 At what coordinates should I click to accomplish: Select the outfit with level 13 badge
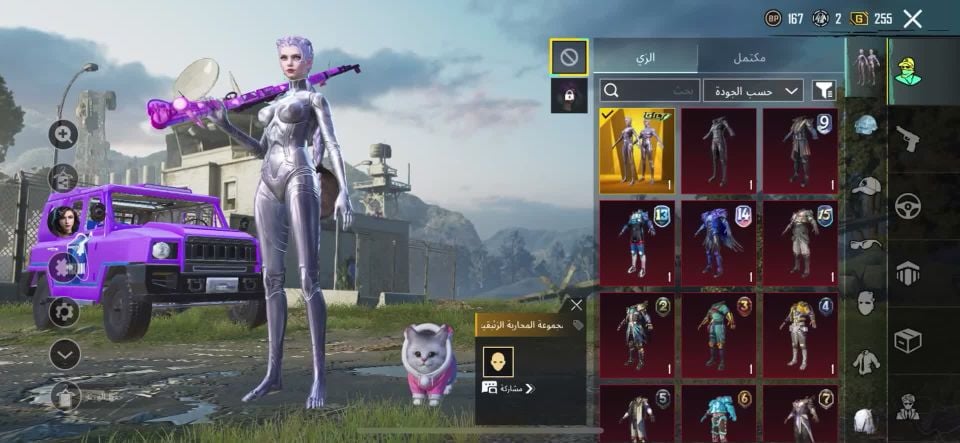(x=636, y=243)
